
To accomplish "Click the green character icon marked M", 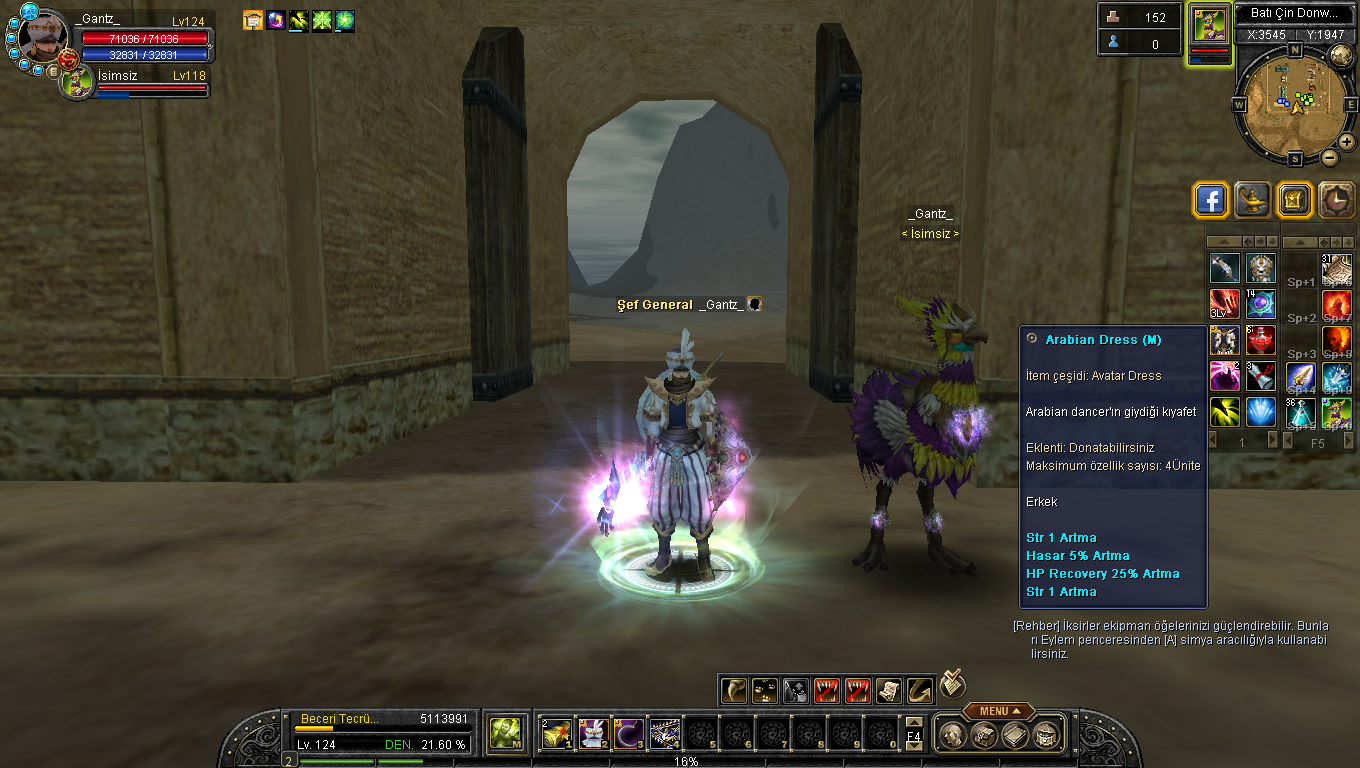I will [x=505, y=735].
